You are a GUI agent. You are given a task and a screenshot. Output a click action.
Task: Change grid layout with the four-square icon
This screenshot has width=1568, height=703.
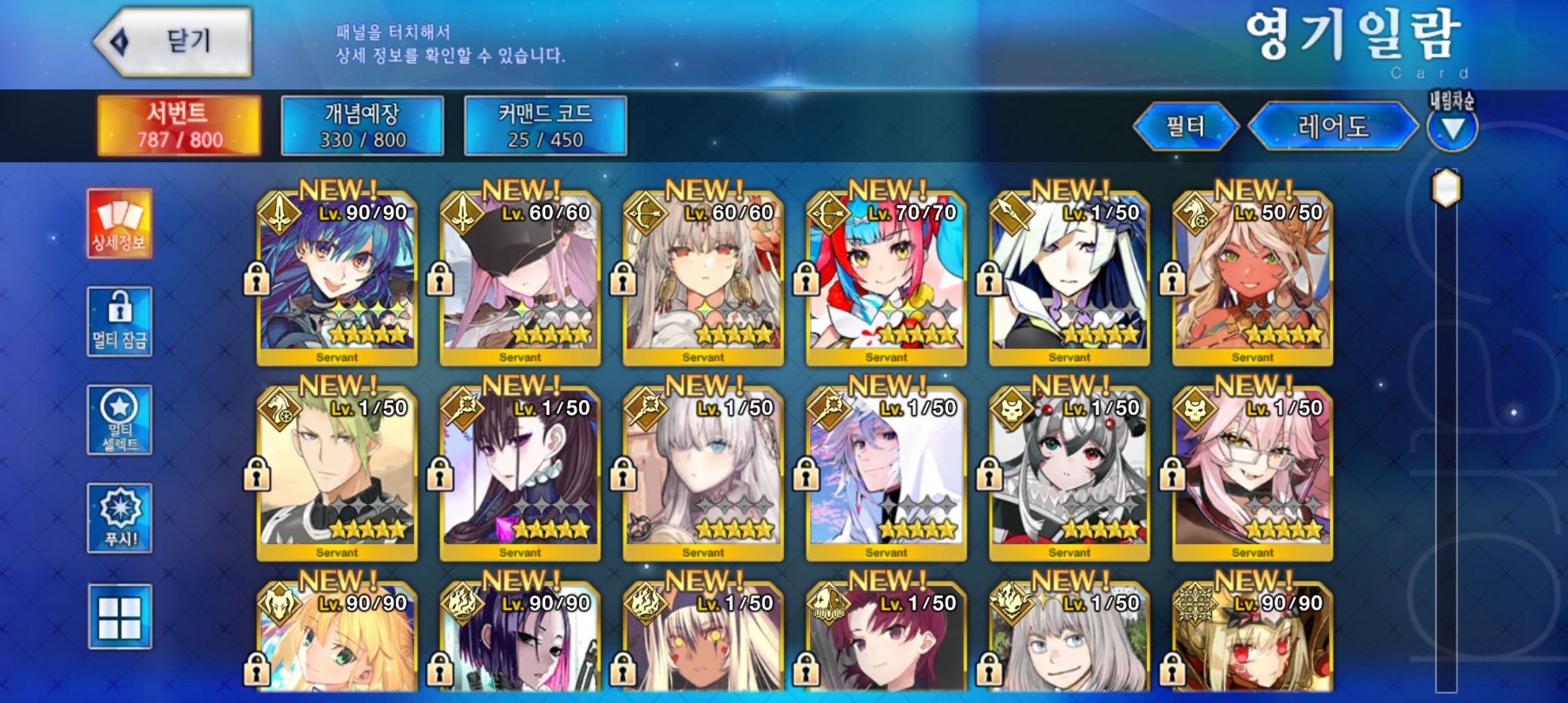click(x=119, y=616)
